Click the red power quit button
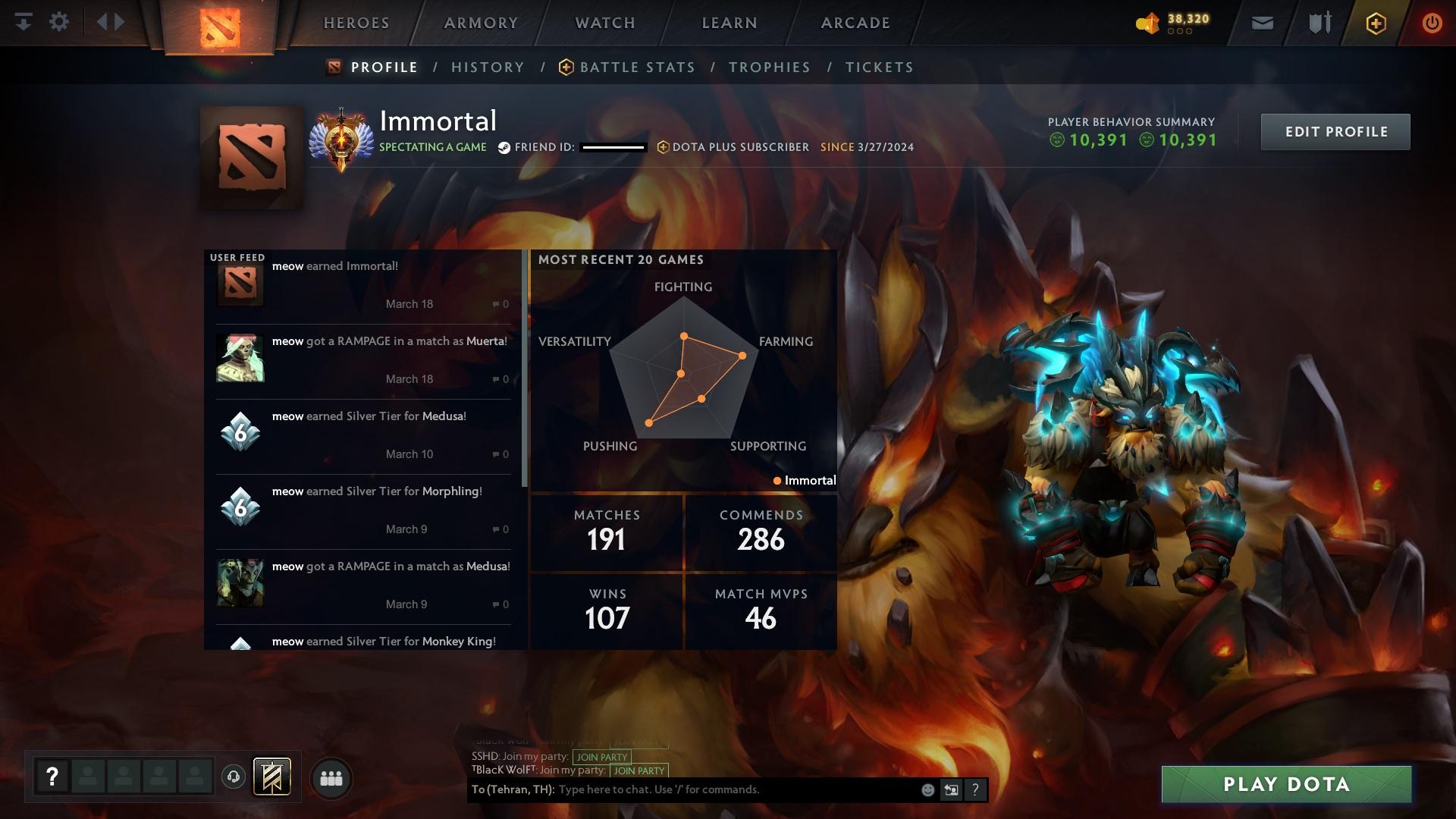Viewport: 1456px width, 819px height. [x=1432, y=24]
